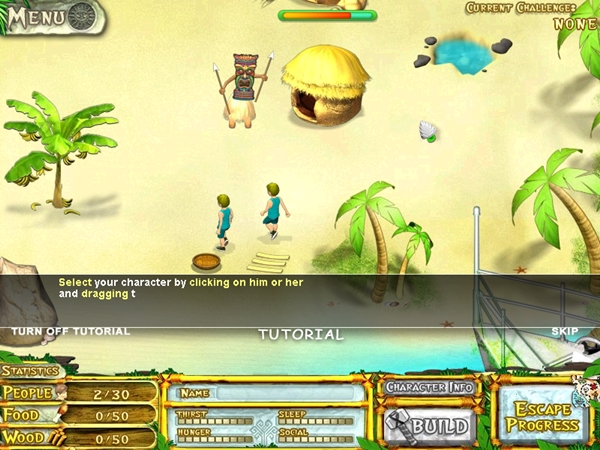Turn off the tutorial
This screenshot has height=450, width=600.
(70, 331)
